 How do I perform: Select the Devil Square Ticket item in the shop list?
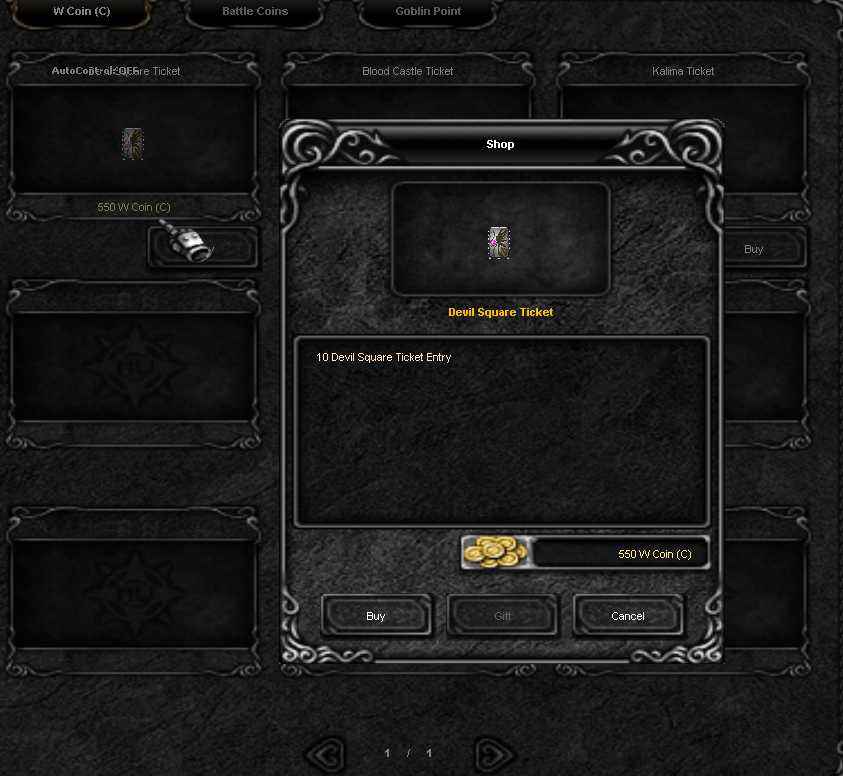(x=133, y=143)
